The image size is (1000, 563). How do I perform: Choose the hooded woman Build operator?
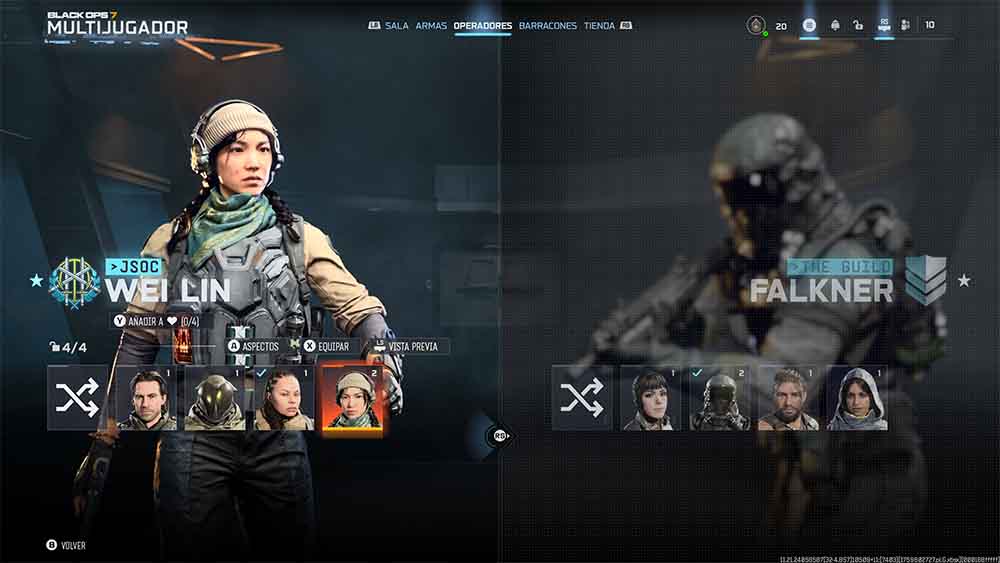point(857,398)
